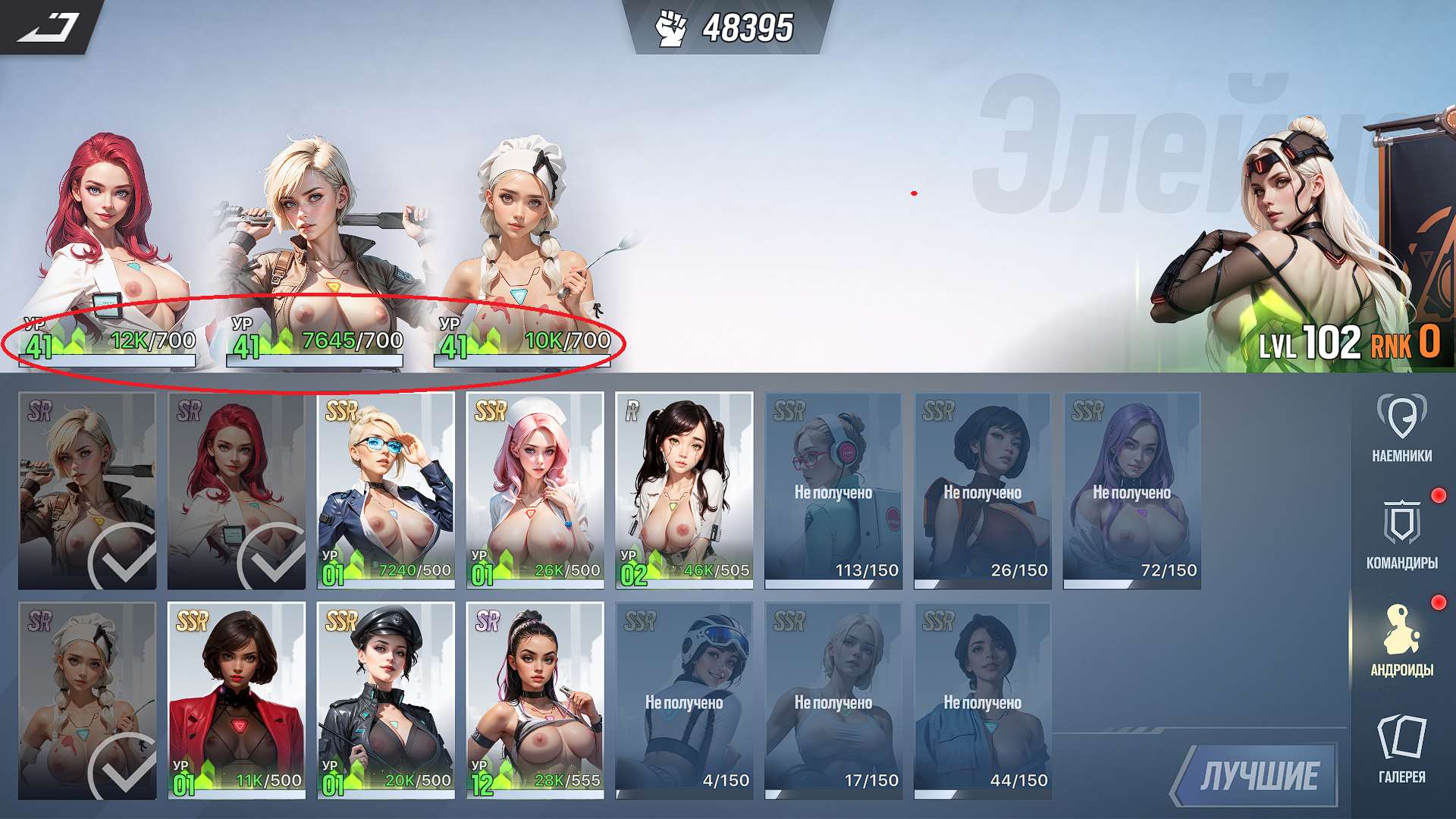Open the locked card showing 113/150
The height and width of the screenshot is (819, 1456).
833,490
